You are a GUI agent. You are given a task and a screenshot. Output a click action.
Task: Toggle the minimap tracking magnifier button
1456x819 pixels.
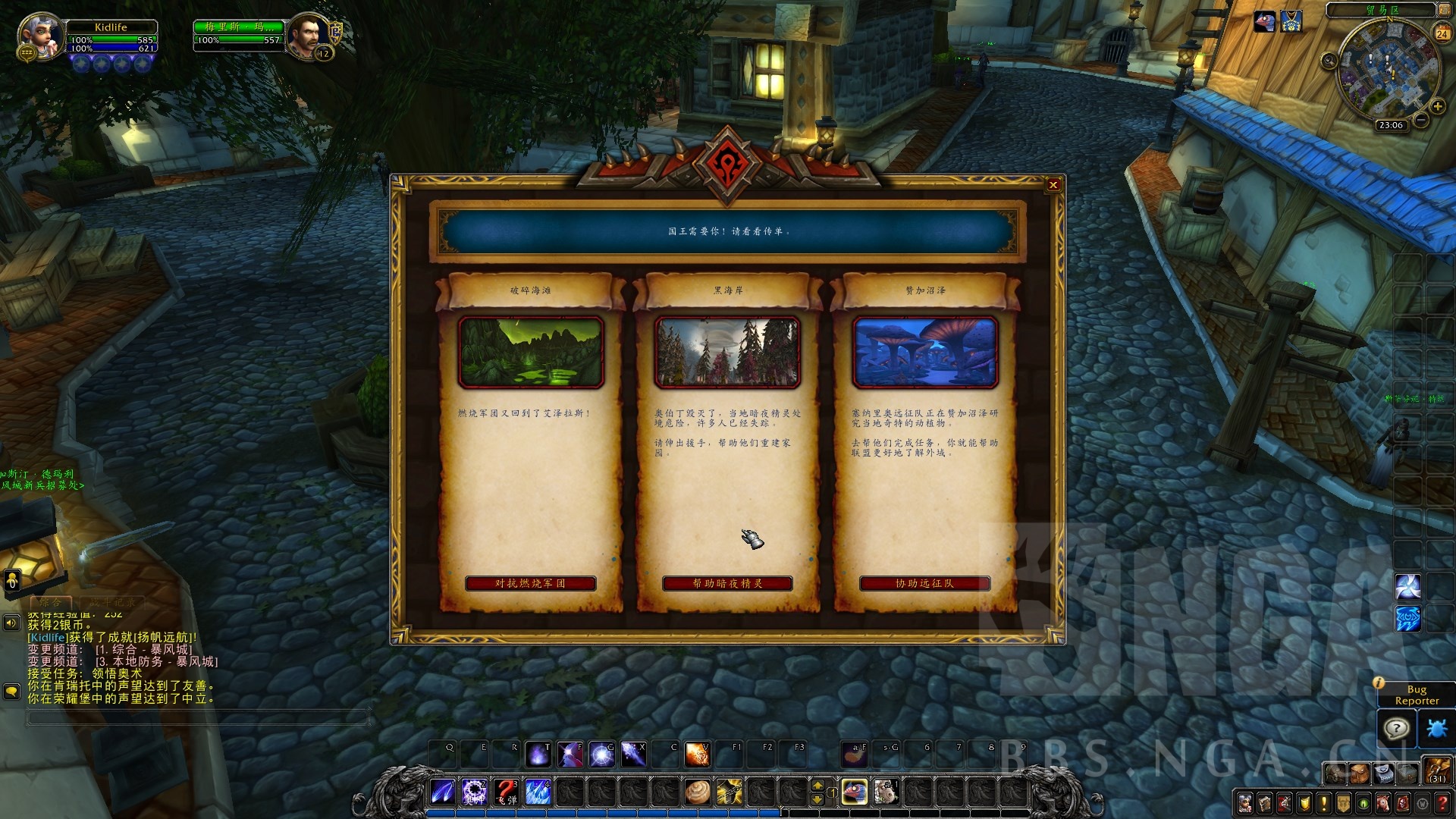[1329, 61]
